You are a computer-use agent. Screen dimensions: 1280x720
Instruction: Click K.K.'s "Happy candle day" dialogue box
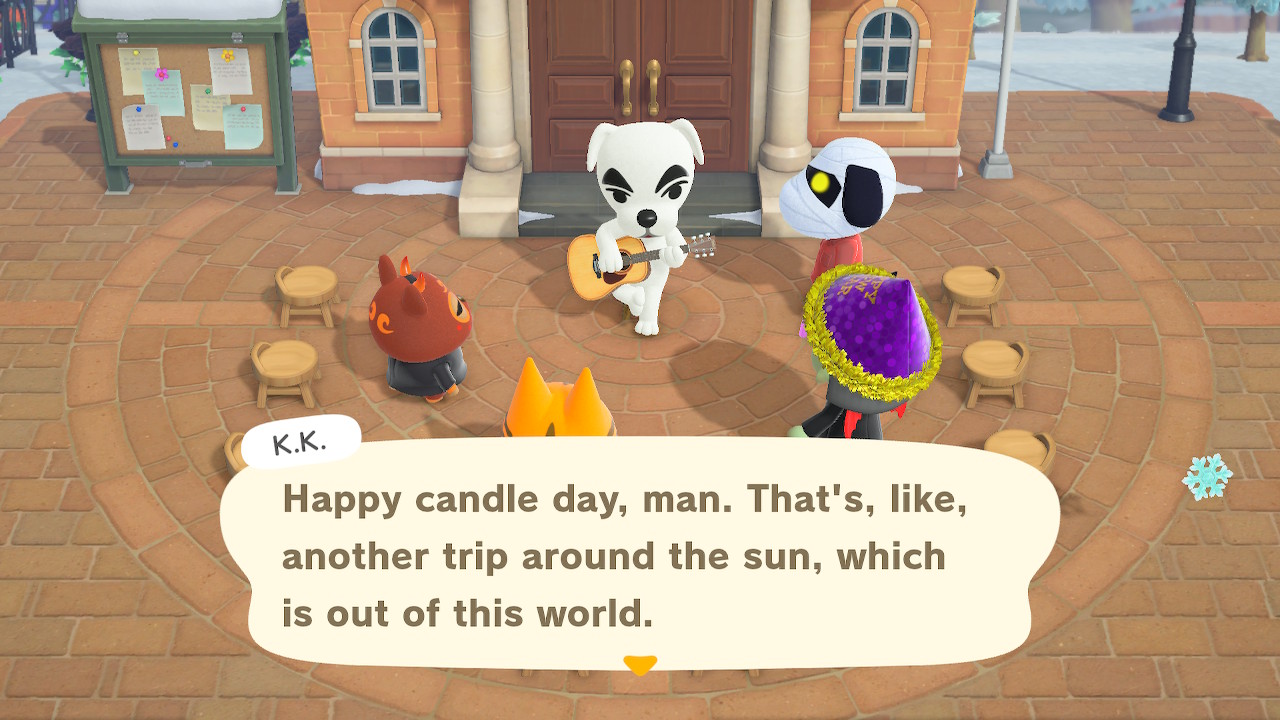click(x=640, y=555)
